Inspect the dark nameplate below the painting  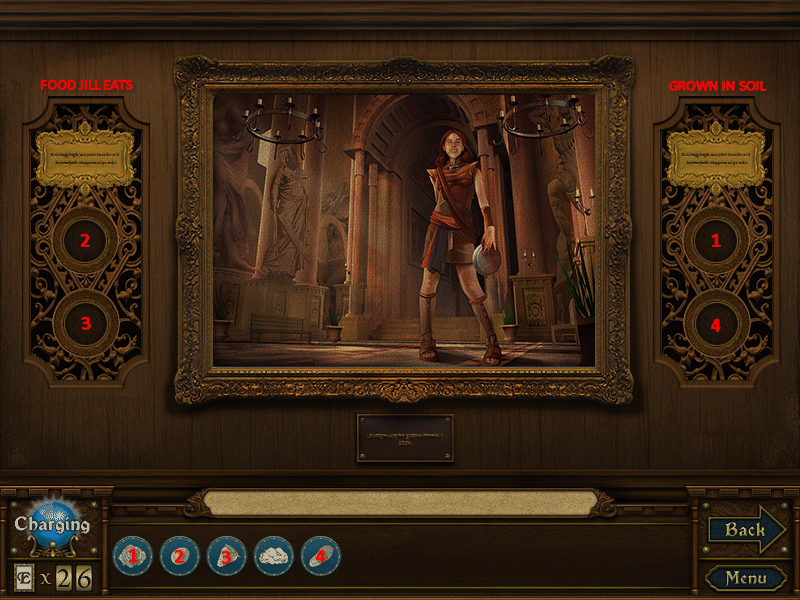(x=405, y=438)
